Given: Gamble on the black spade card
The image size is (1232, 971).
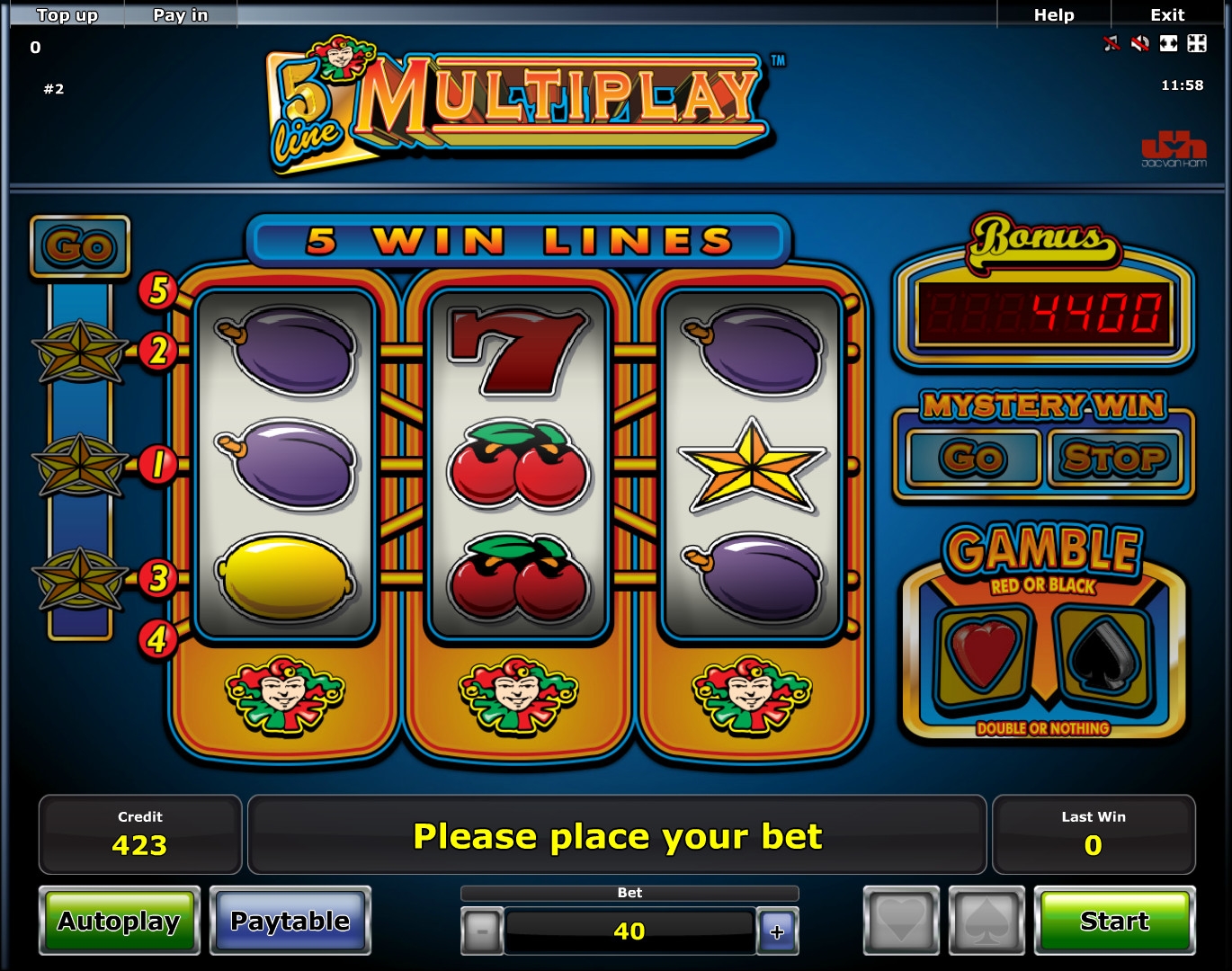Looking at the screenshot, I should coord(1104,656).
